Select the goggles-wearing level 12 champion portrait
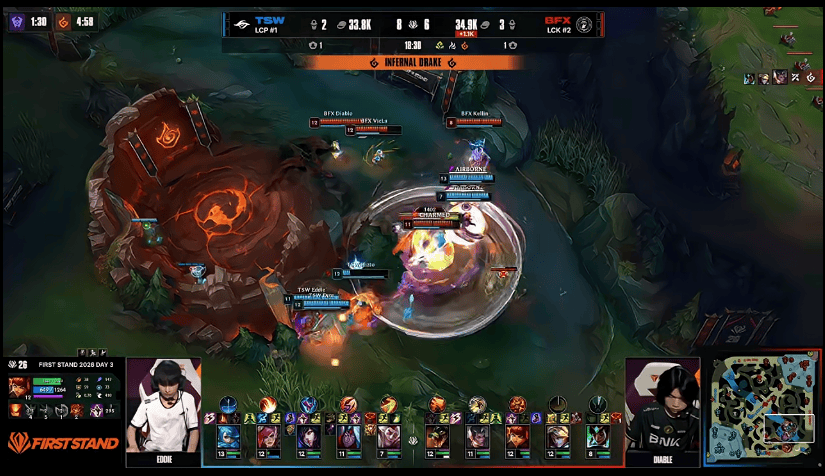This screenshot has width=825, height=476. [x=558, y=437]
